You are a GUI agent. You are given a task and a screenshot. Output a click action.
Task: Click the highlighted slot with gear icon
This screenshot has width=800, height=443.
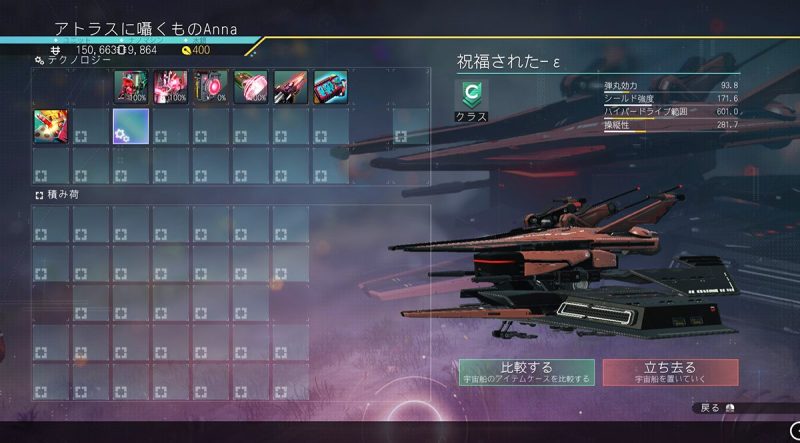click(x=130, y=127)
